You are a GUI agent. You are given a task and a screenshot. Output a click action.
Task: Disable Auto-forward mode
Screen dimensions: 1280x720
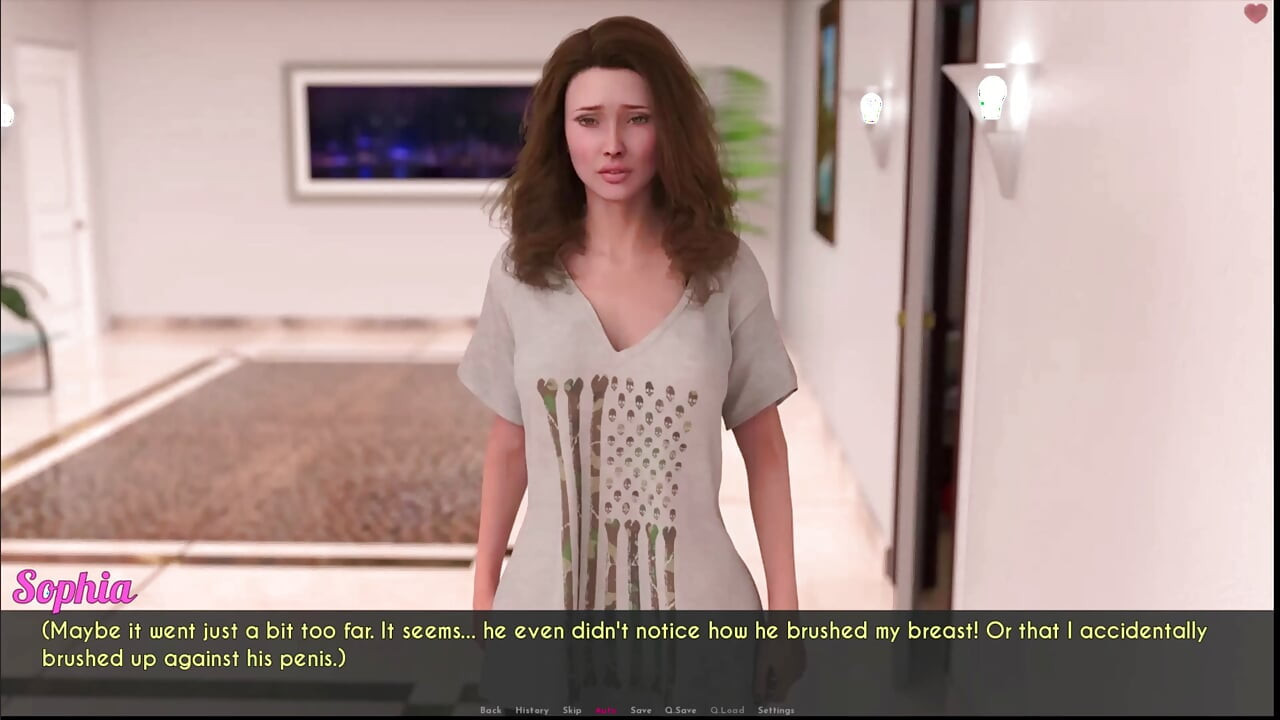604,710
